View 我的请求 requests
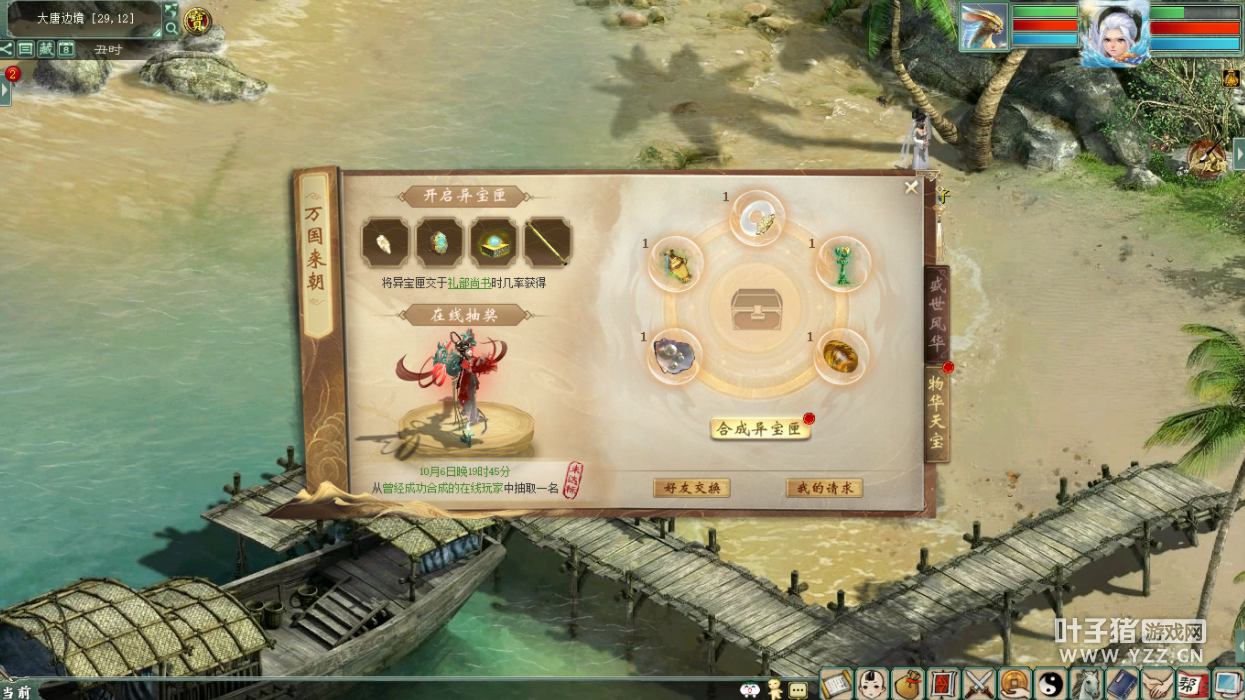The height and width of the screenshot is (700, 1245). tap(824, 488)
